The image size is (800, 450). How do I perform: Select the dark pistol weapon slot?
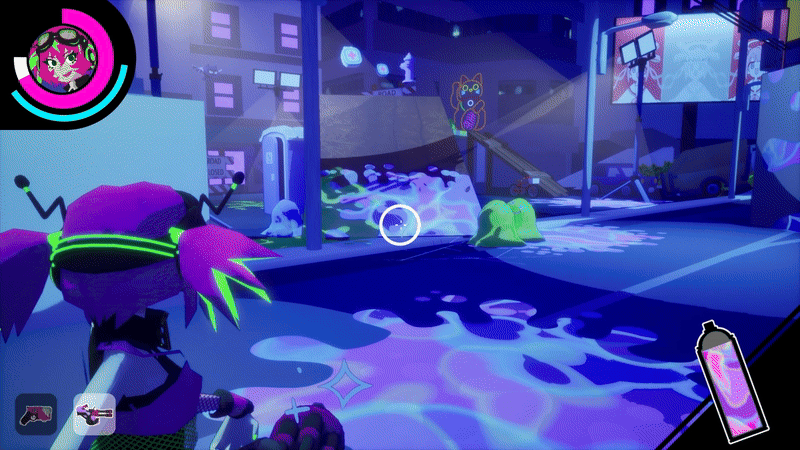tap(35, 412)
